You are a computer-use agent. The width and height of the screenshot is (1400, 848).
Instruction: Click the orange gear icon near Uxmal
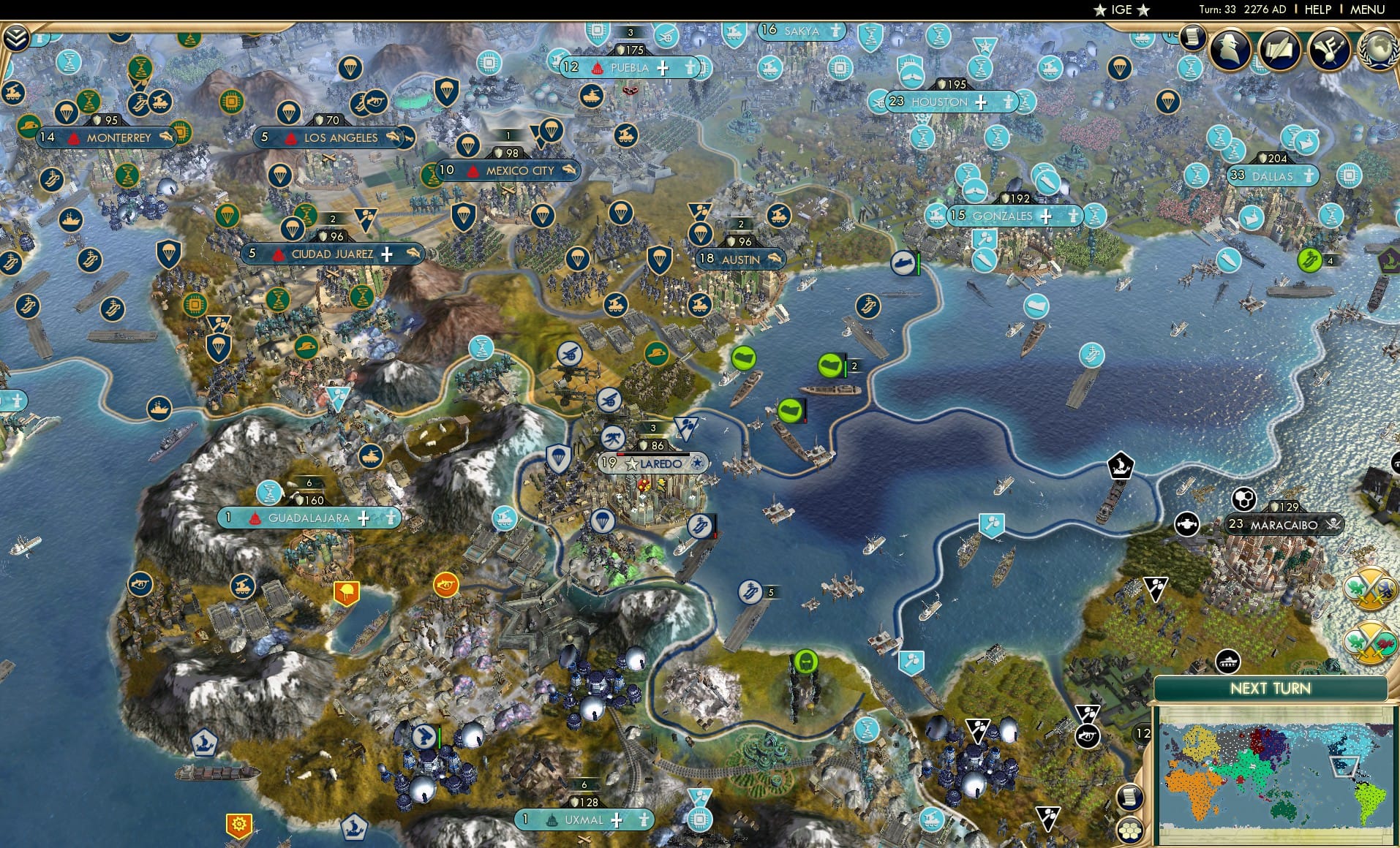point(239,822)
